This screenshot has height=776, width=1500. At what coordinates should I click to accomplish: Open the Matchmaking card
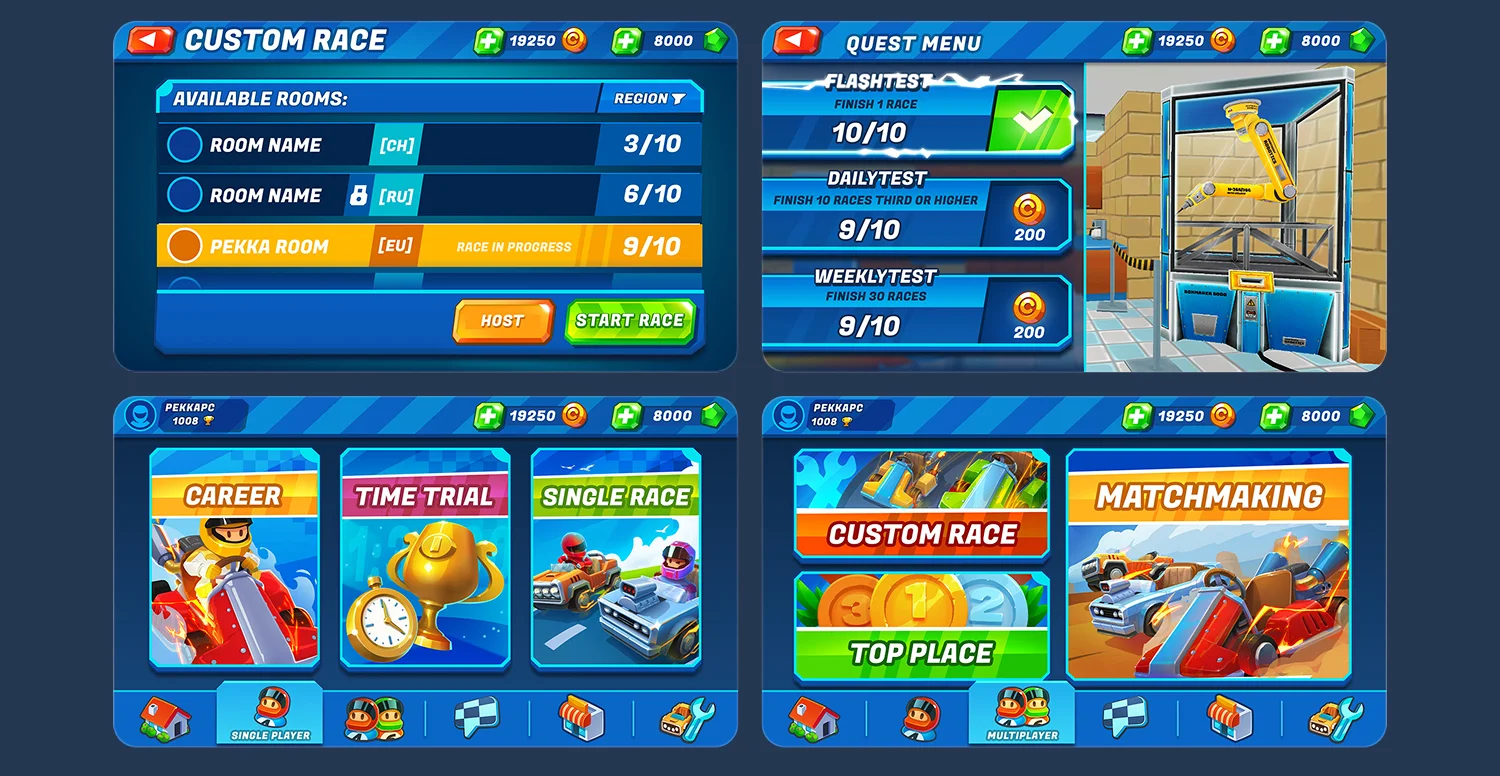tap(1211, 566)
